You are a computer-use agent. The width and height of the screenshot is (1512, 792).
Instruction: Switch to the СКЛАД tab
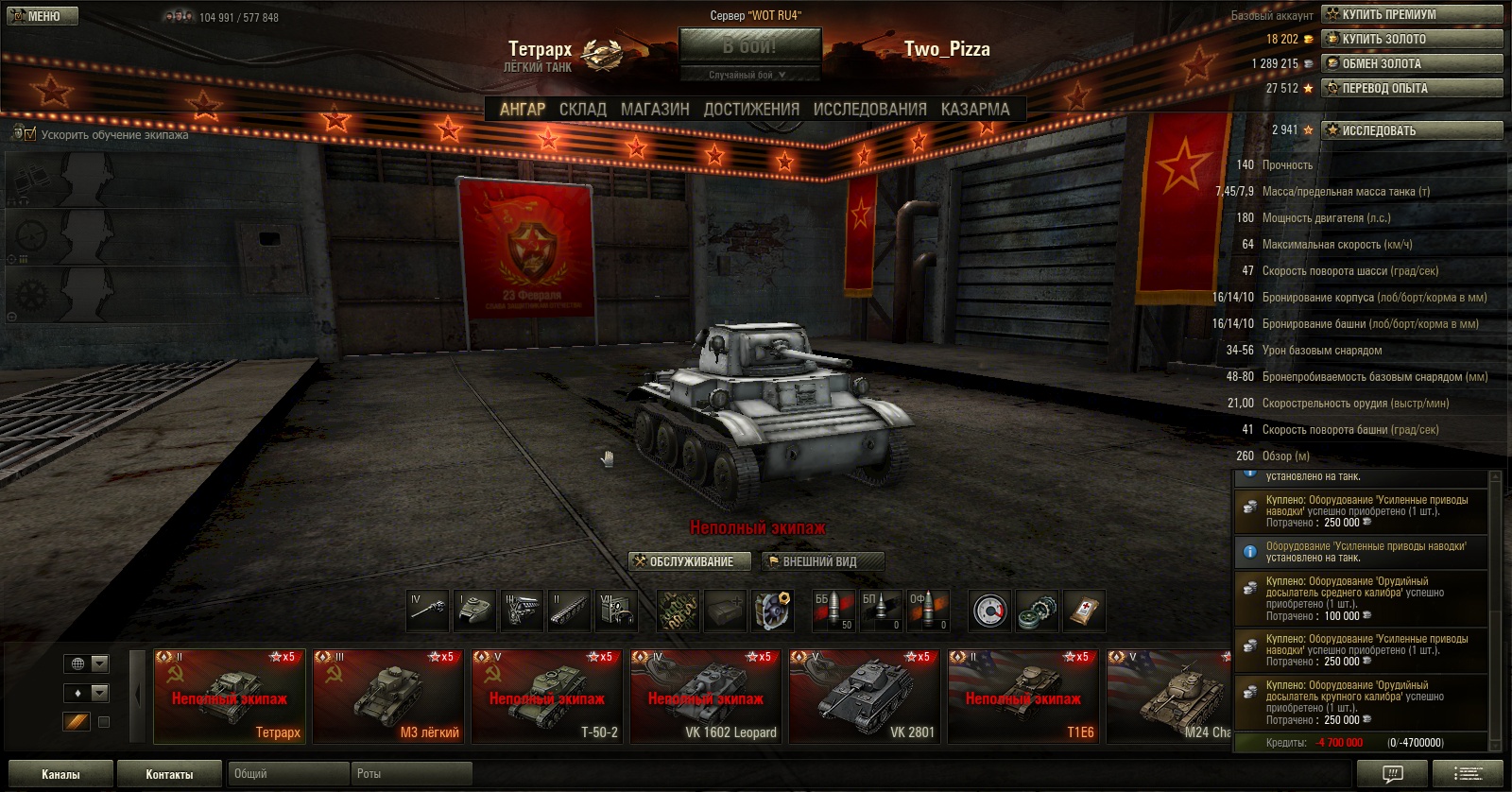click(x=582, y=110)
